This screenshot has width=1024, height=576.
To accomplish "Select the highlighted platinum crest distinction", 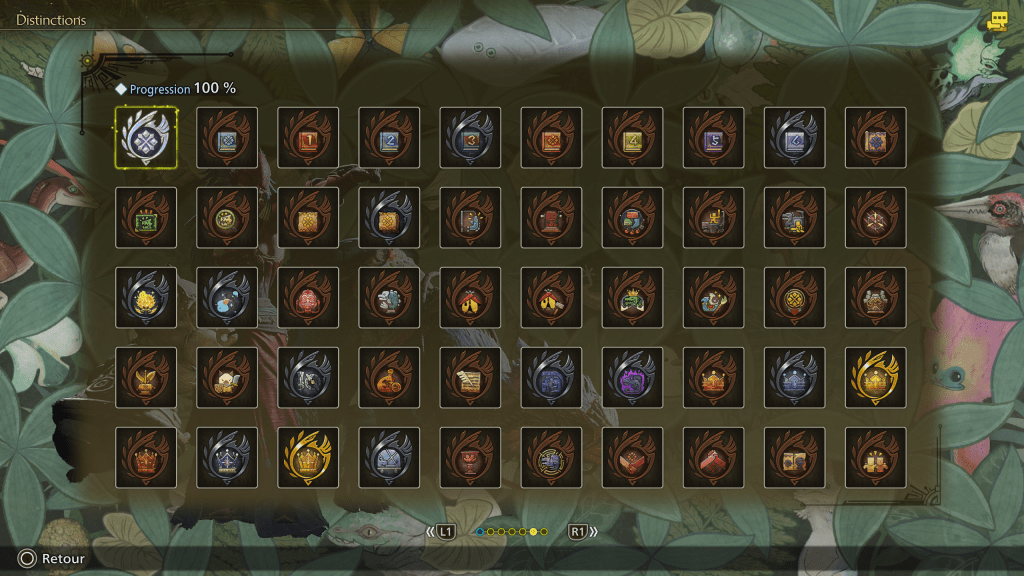I will point(146,138).
